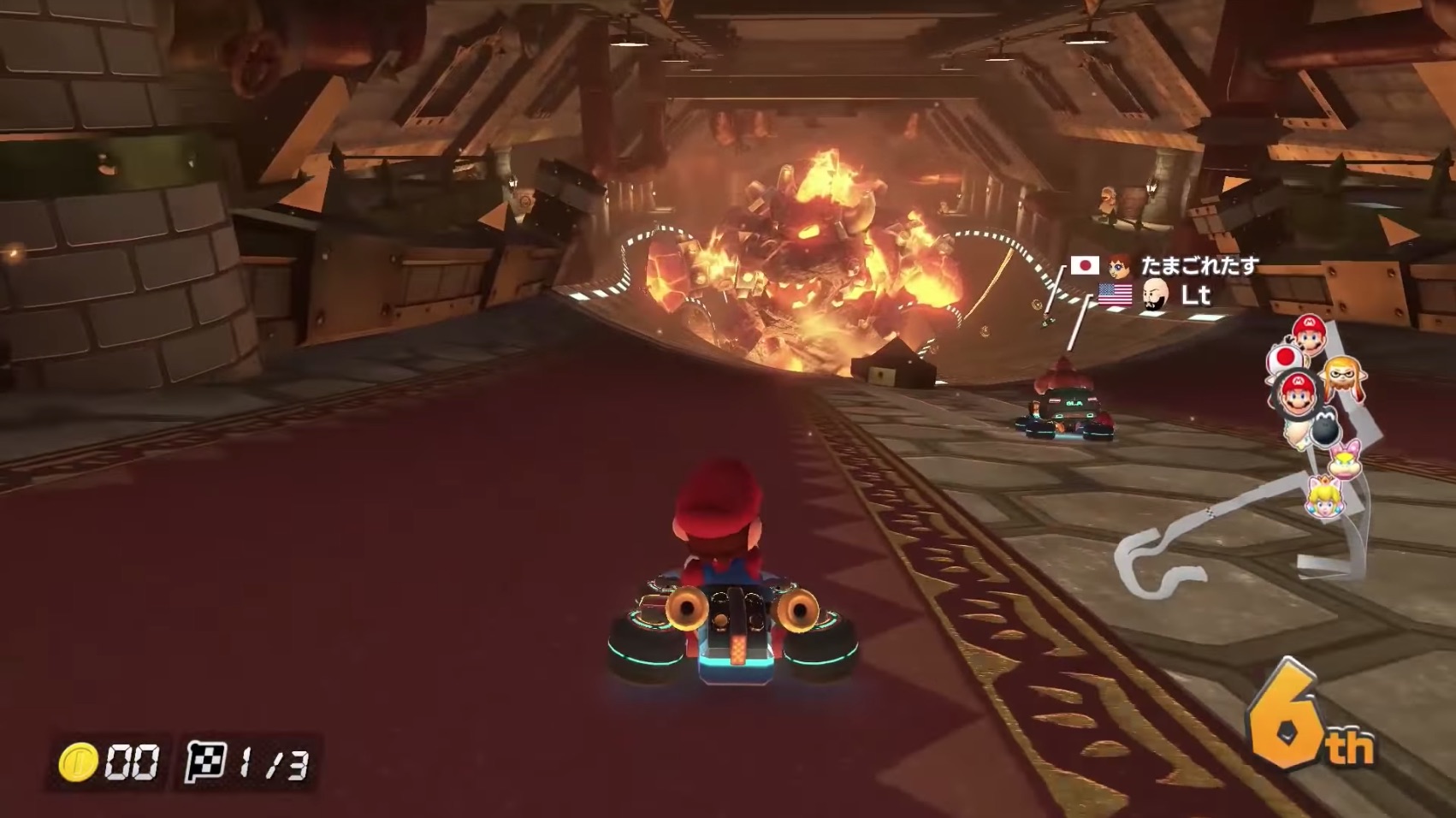Click the Dry Bones icon on the minimap
This screenshot has width=1456, height=818.
click(1324, 424)
